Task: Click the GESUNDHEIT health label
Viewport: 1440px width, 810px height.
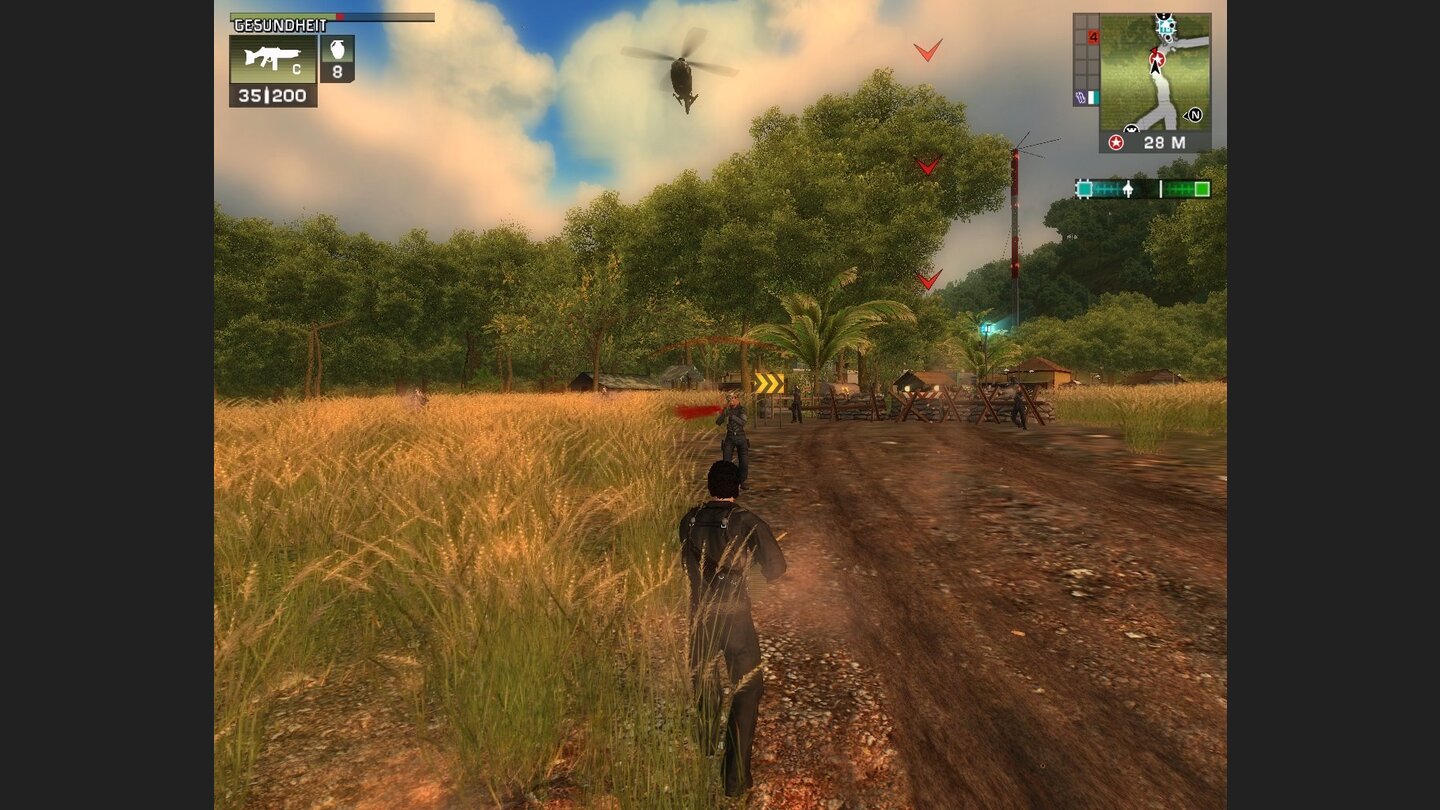Action: 280,25
